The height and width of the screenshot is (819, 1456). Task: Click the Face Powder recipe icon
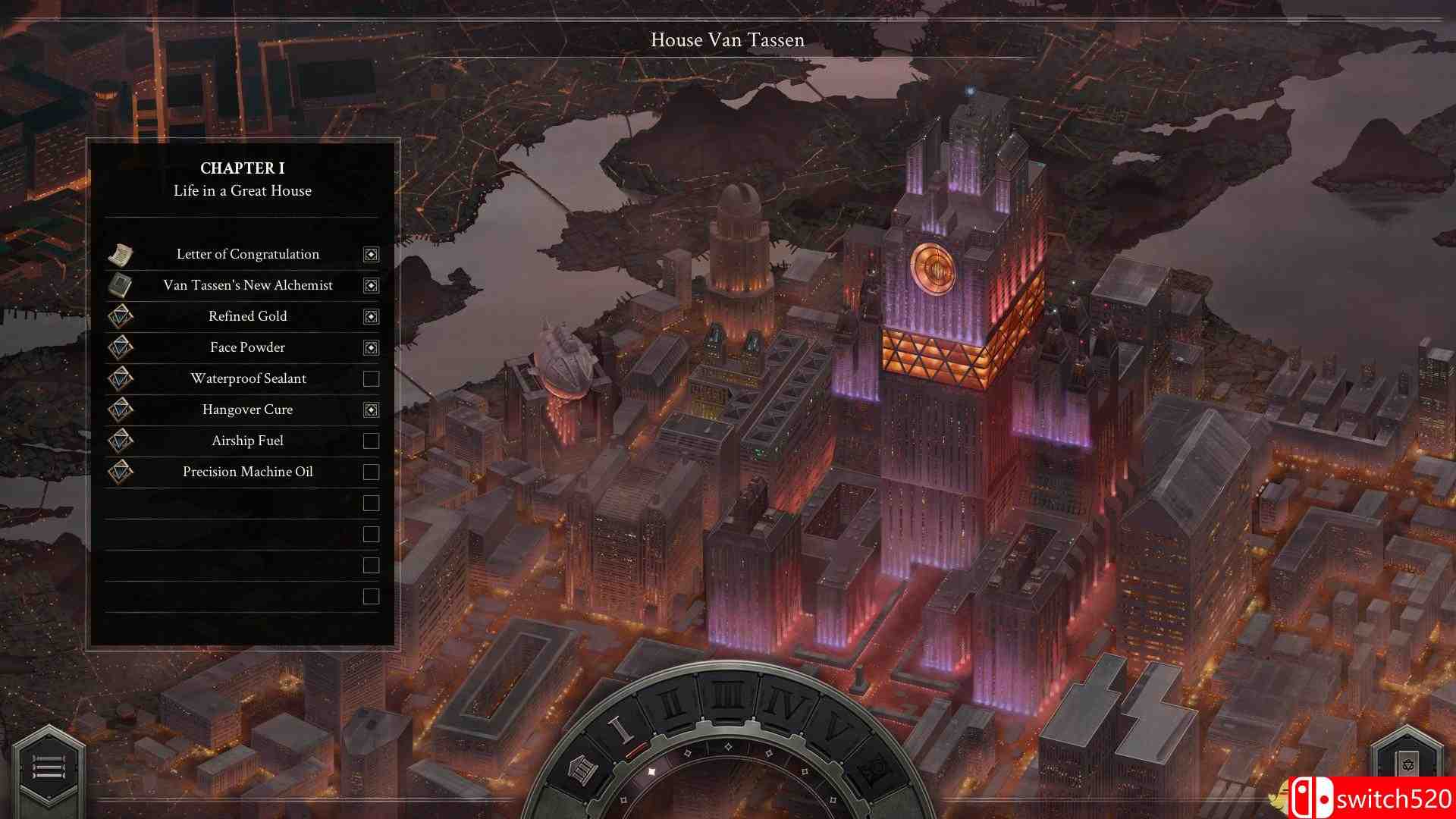(121, 347)
